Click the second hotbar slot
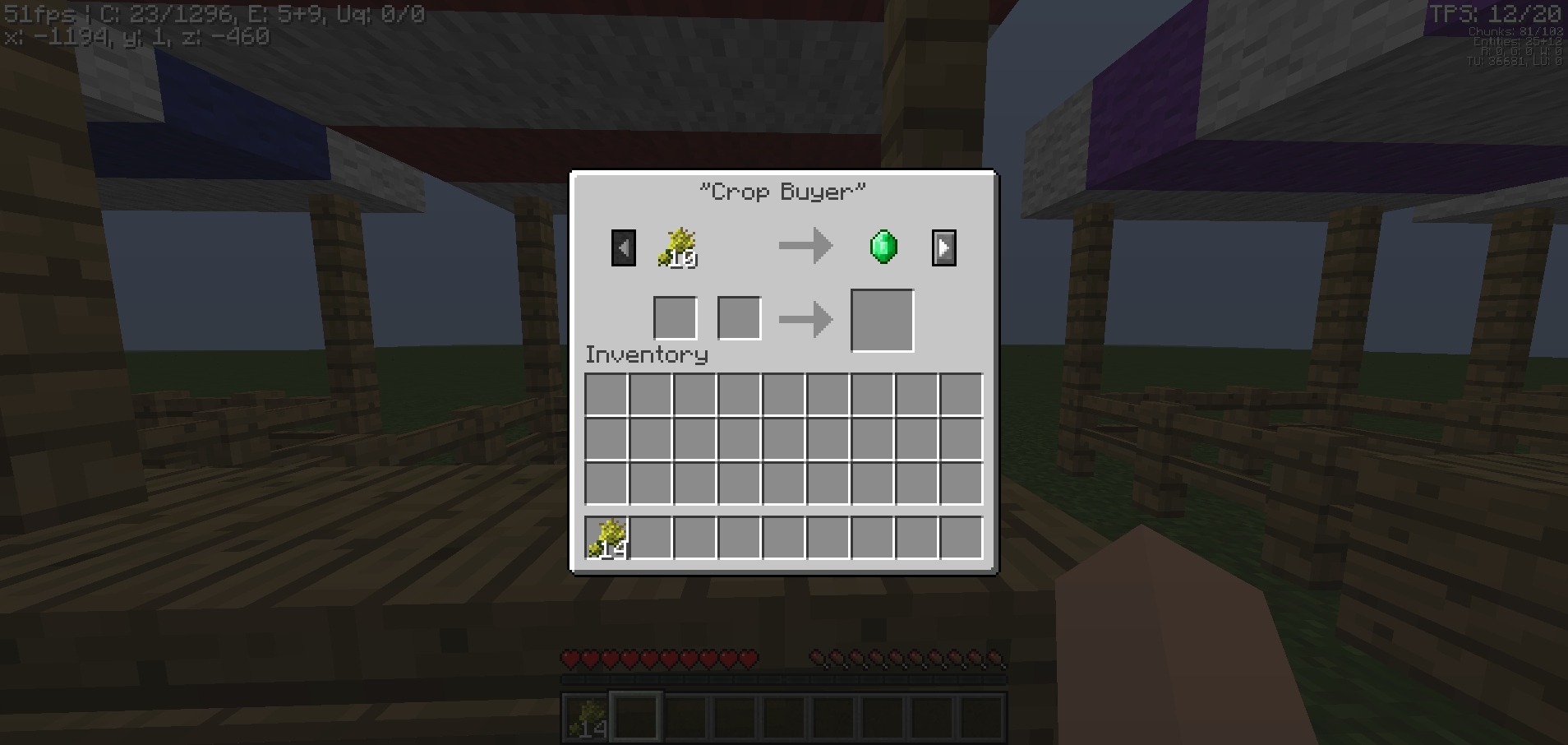This screenshot has height=745, width=1568. point(636,715)
